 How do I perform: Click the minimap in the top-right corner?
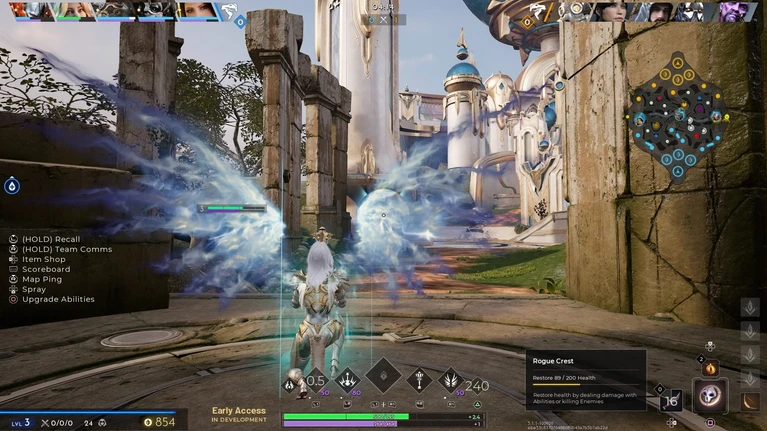tap(678, 114)
